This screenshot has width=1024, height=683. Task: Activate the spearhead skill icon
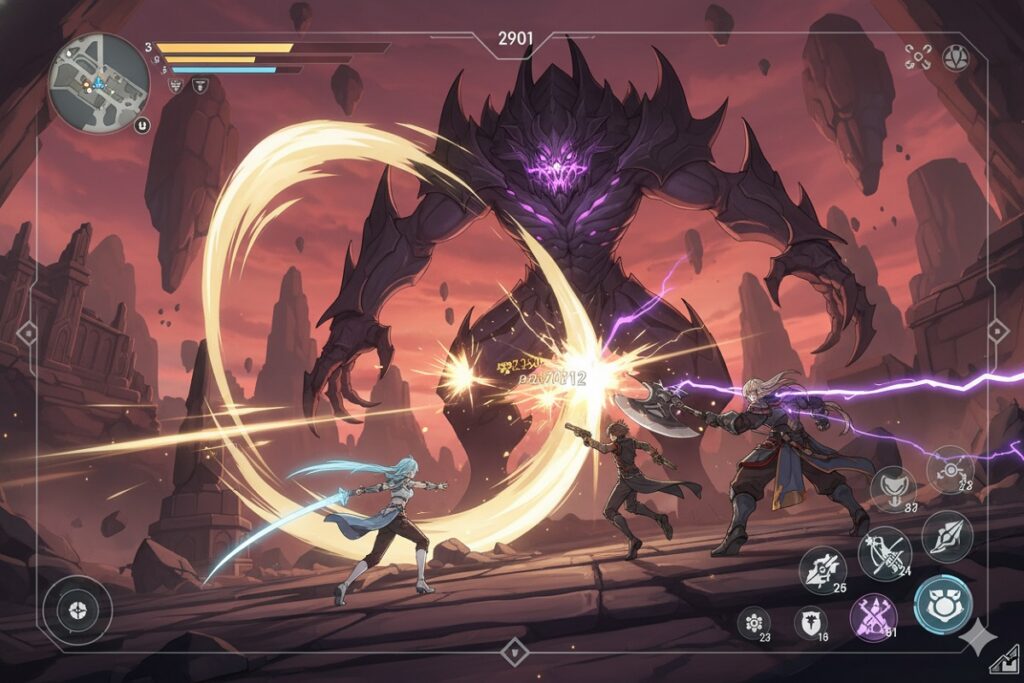947,536
